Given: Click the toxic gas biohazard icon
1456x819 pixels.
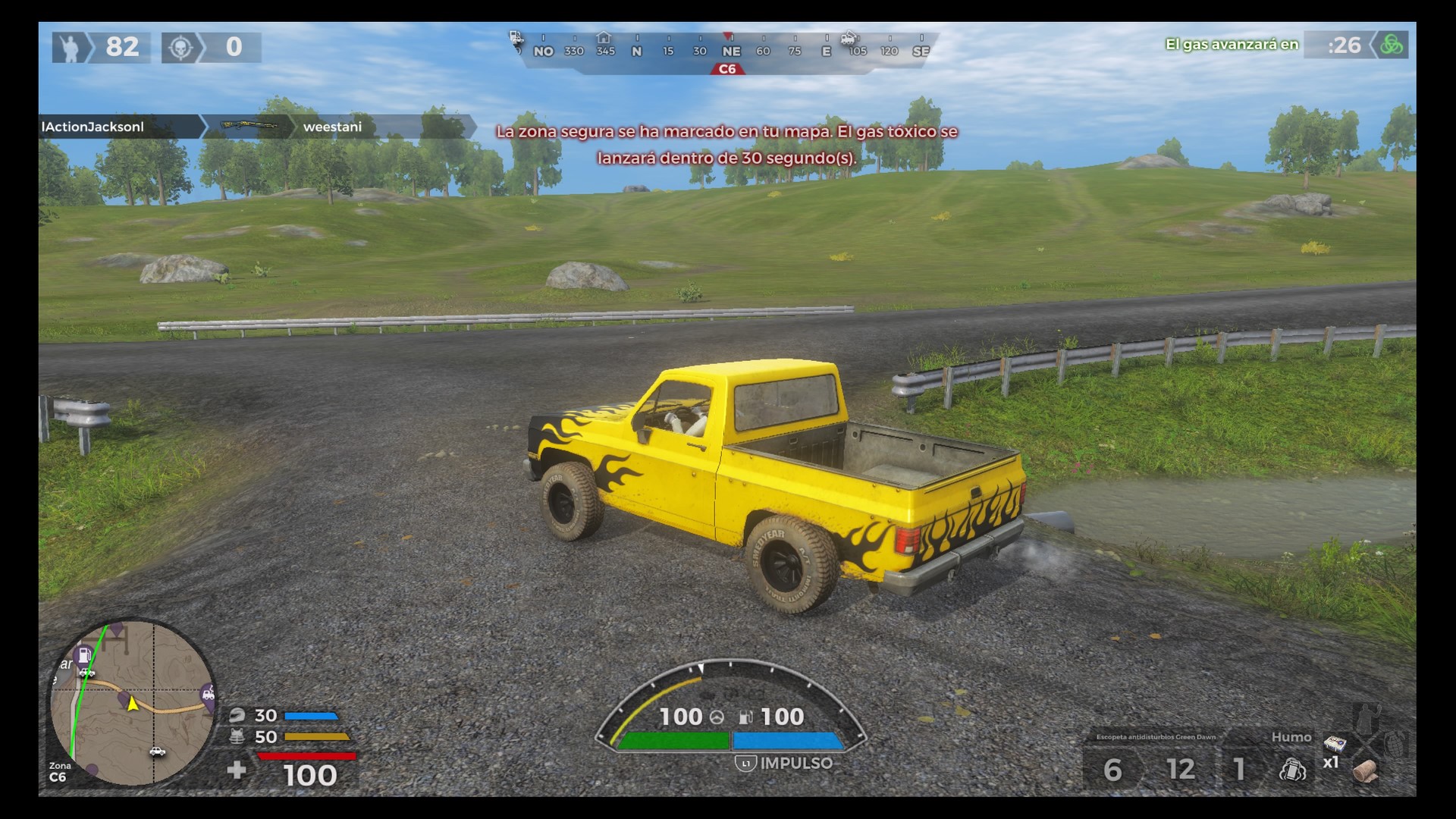Looking at the screenshot, I should click(1392, 45).
